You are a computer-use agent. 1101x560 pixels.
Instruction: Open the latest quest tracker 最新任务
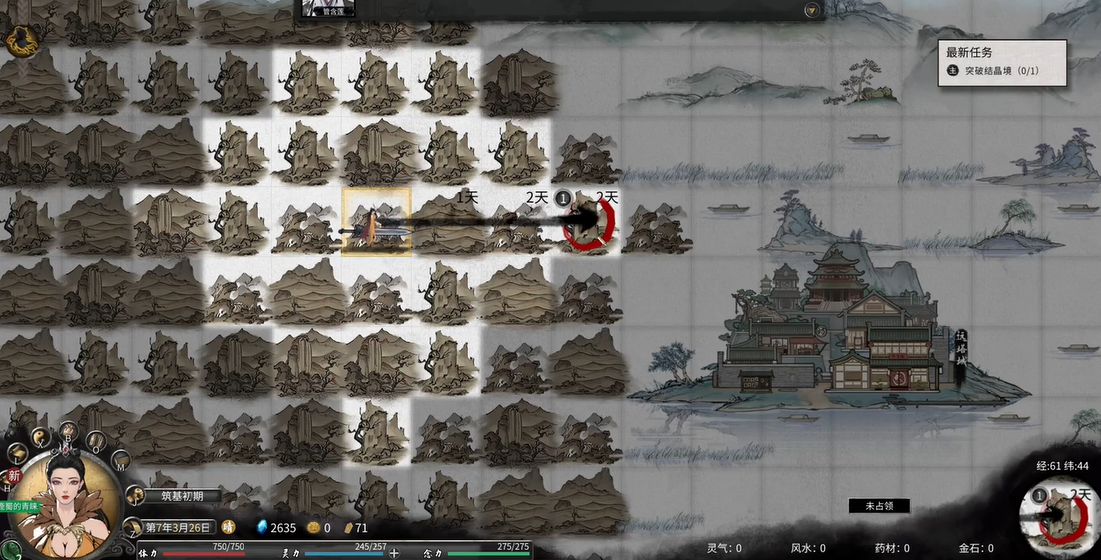click(1001, 61)
